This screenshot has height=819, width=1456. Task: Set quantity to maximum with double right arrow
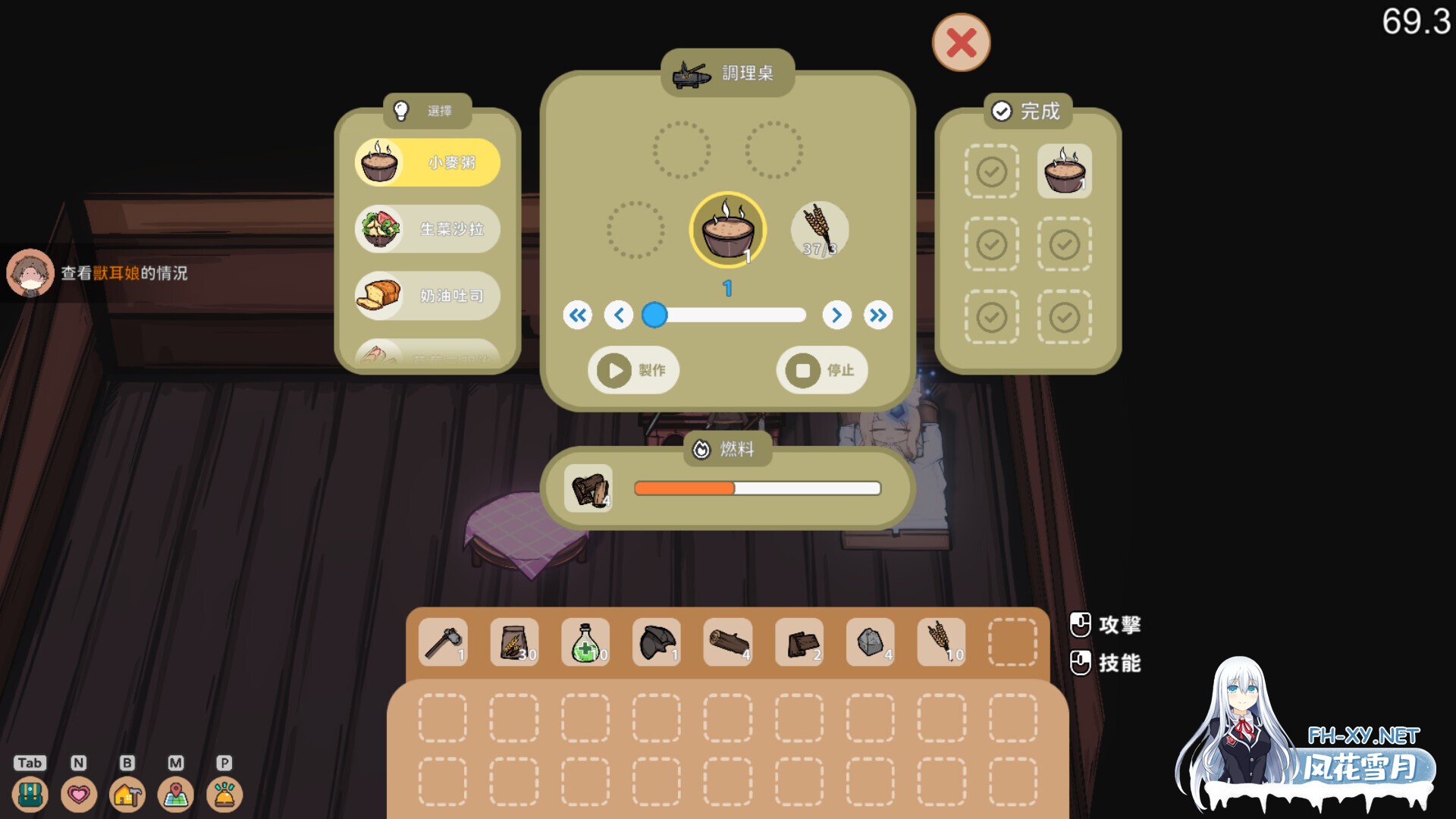pos(878,315)
